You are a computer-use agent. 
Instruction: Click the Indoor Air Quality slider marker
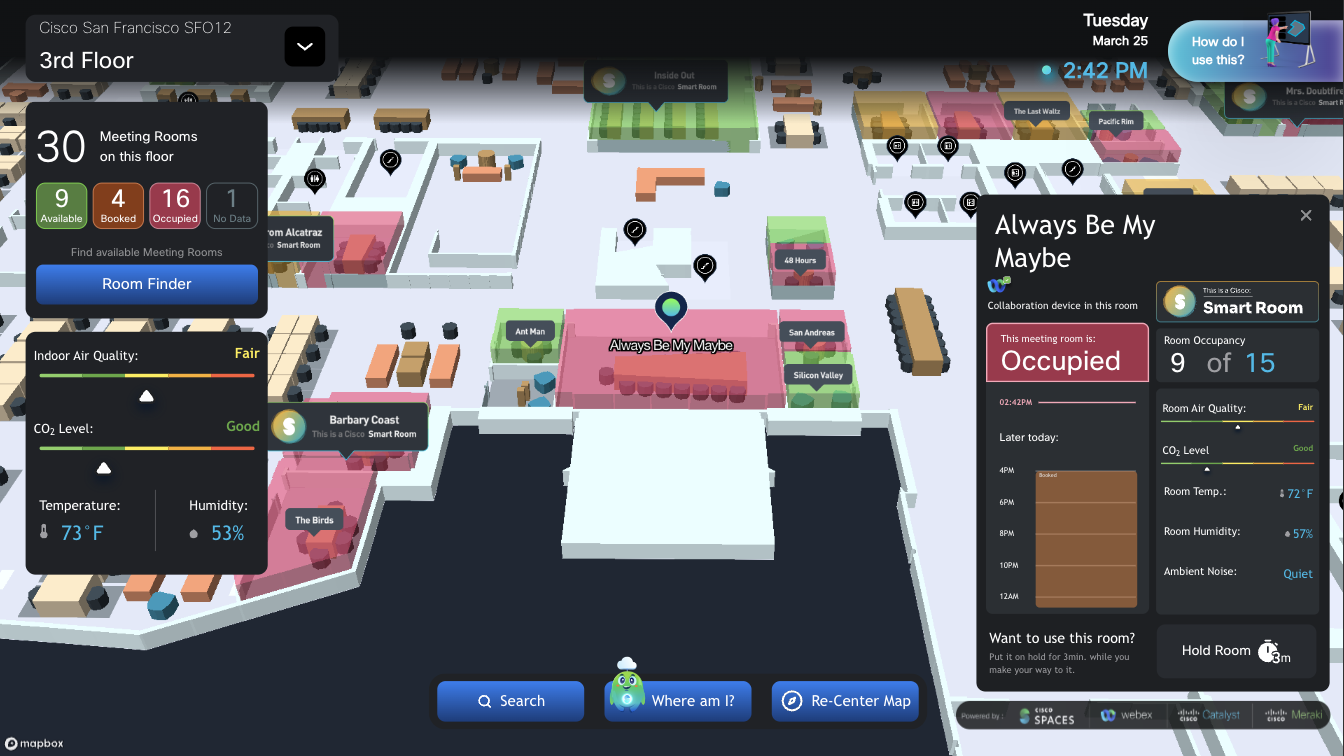[x=146, y=397]
